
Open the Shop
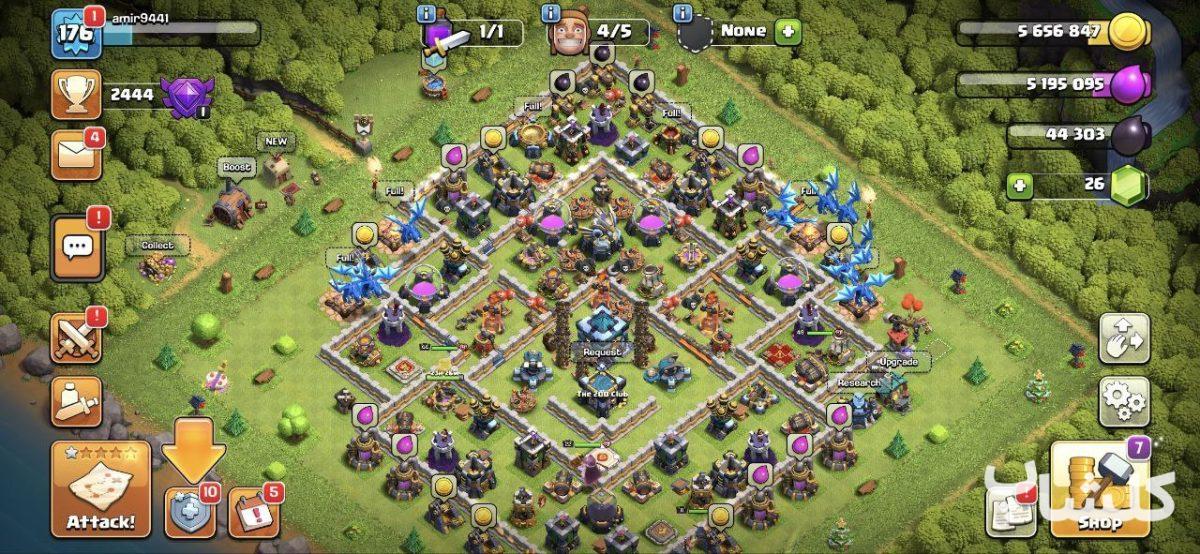[x=1099, y=489]
